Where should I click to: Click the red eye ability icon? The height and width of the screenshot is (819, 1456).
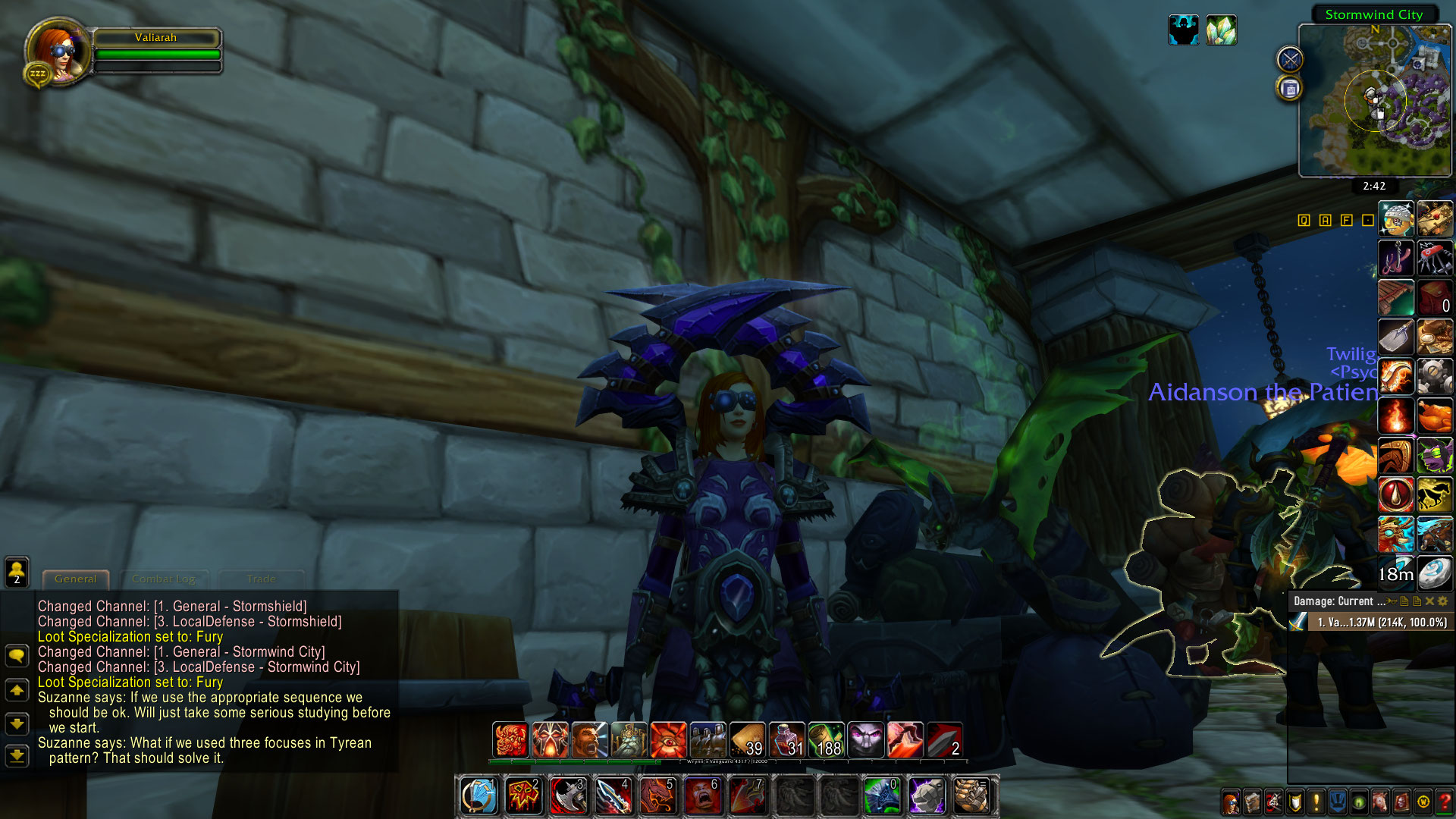668,740
